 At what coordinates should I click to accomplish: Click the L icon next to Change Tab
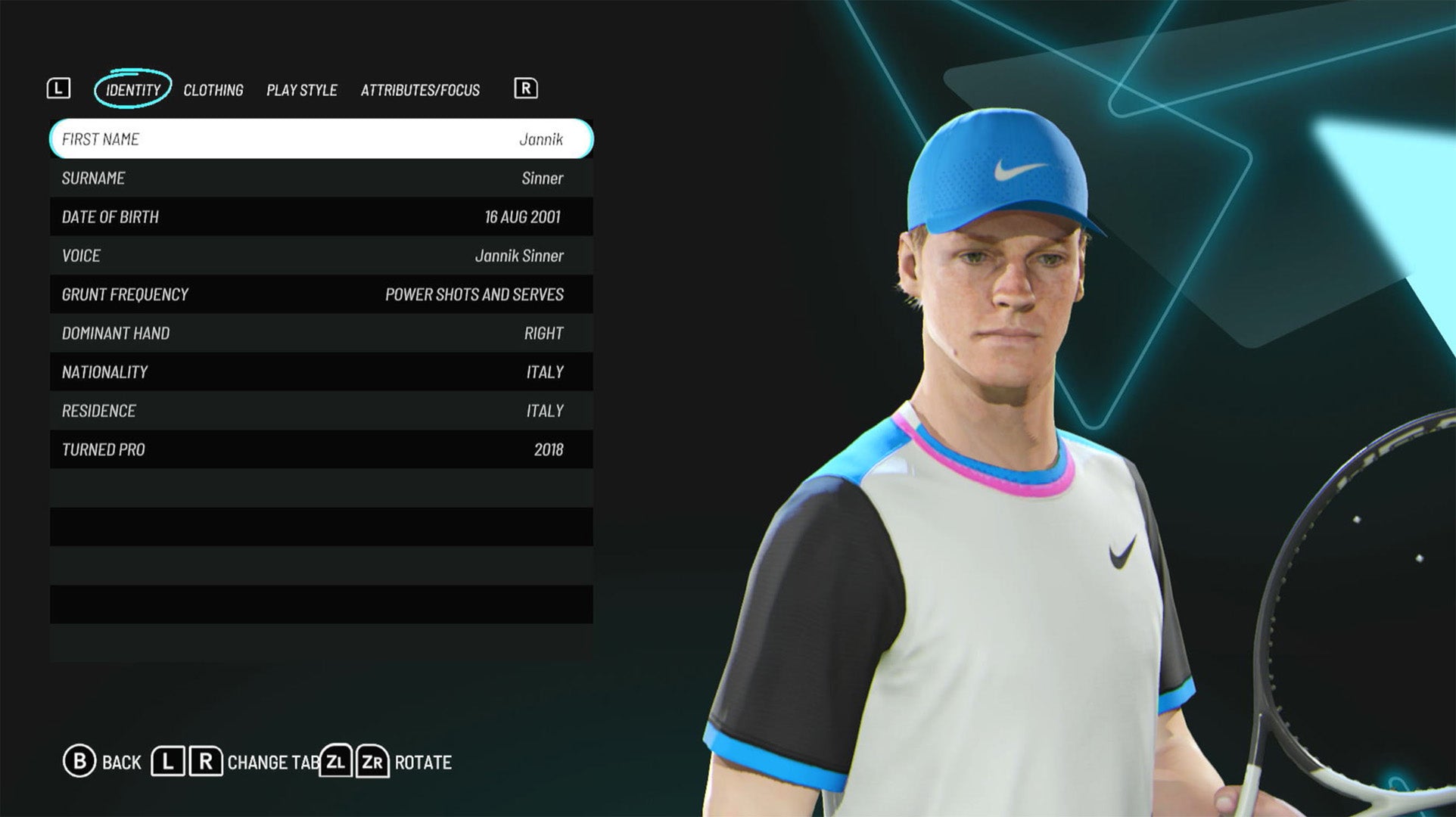(167, 763)
